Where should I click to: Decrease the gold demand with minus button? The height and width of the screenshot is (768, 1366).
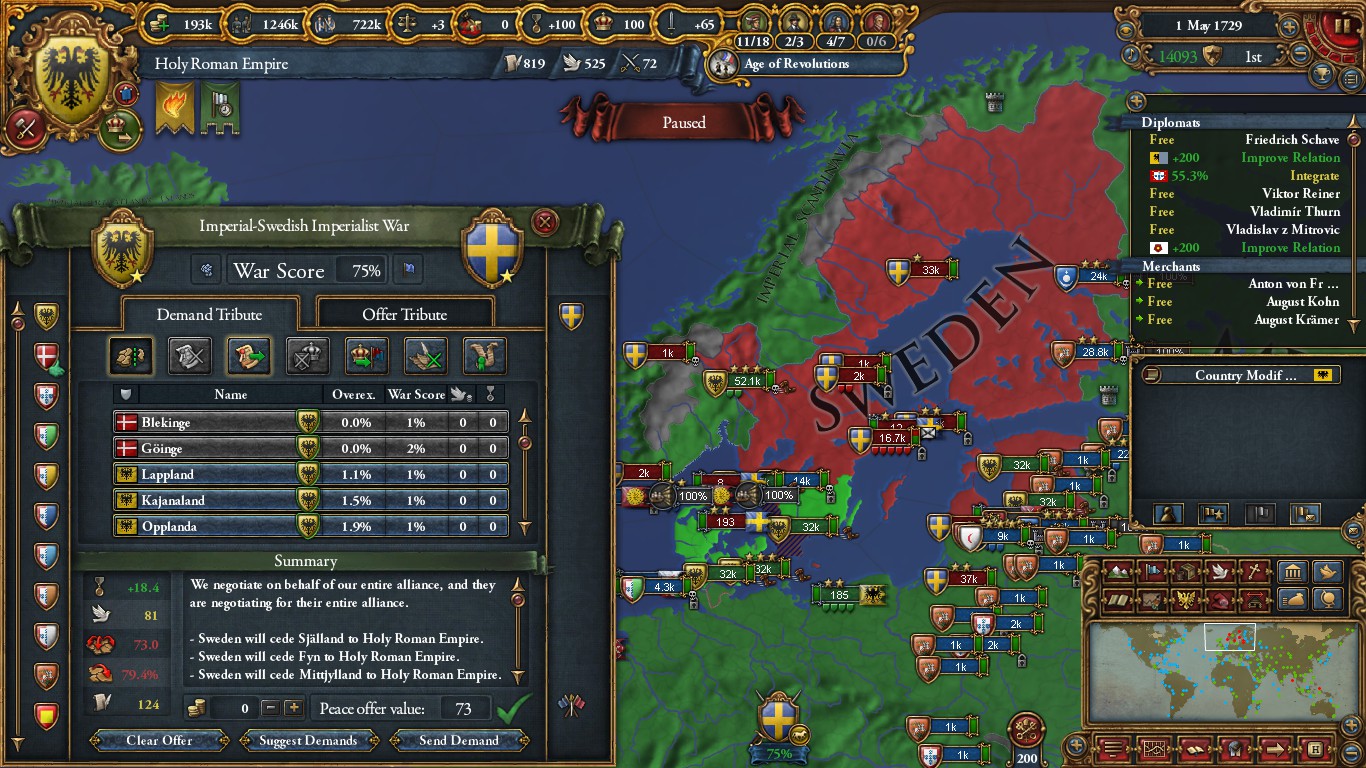click(x=270, y=708)
